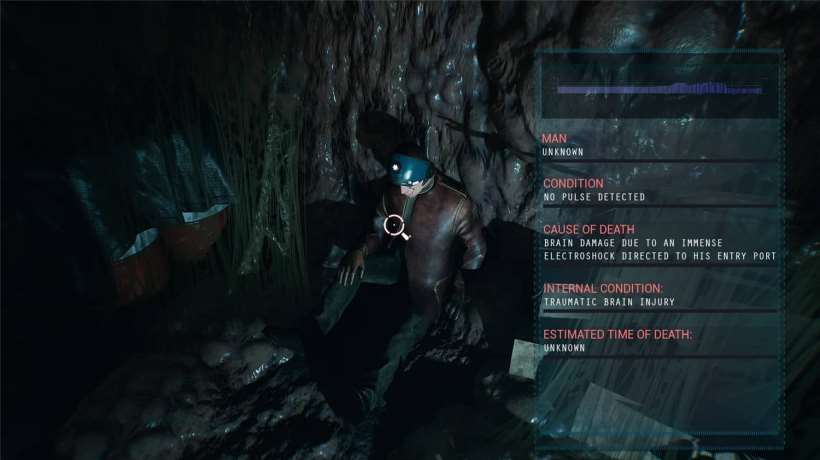Click the magnifying glass inspect marker
The image size is (820, 460).
395,226
